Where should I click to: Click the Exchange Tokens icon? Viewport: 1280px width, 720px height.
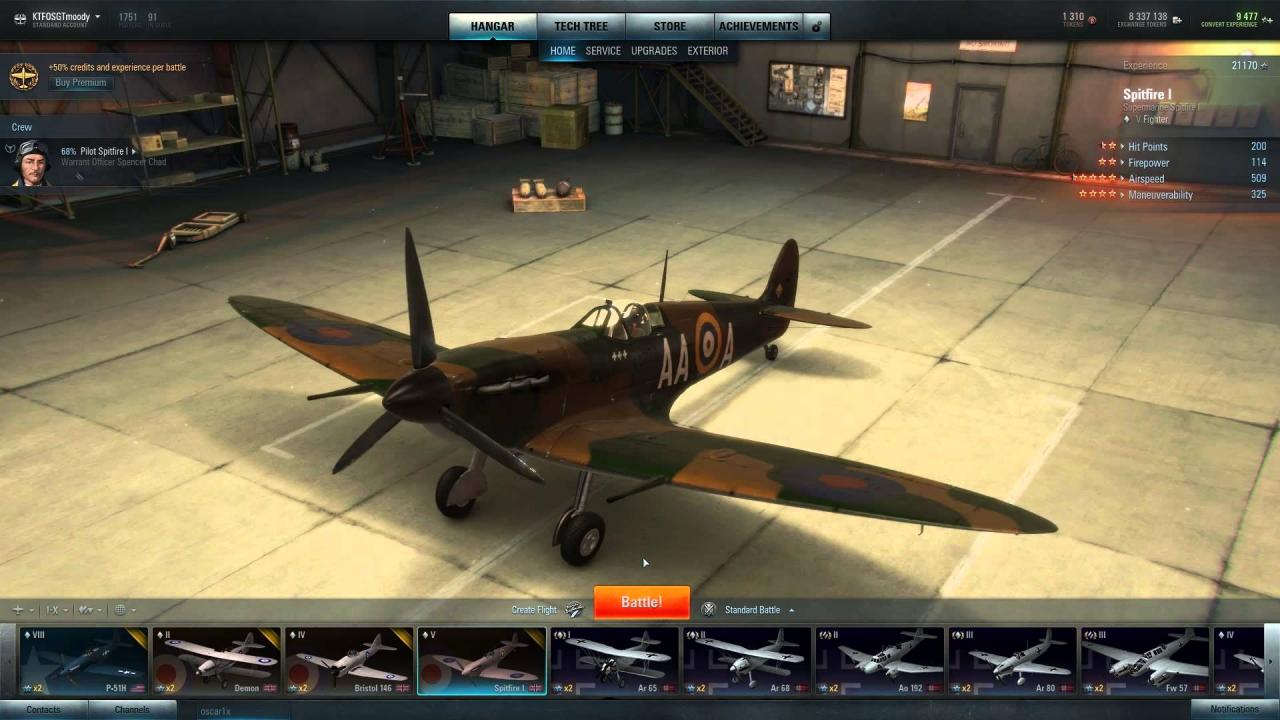pyautogui.click(x=1177, y=20)
